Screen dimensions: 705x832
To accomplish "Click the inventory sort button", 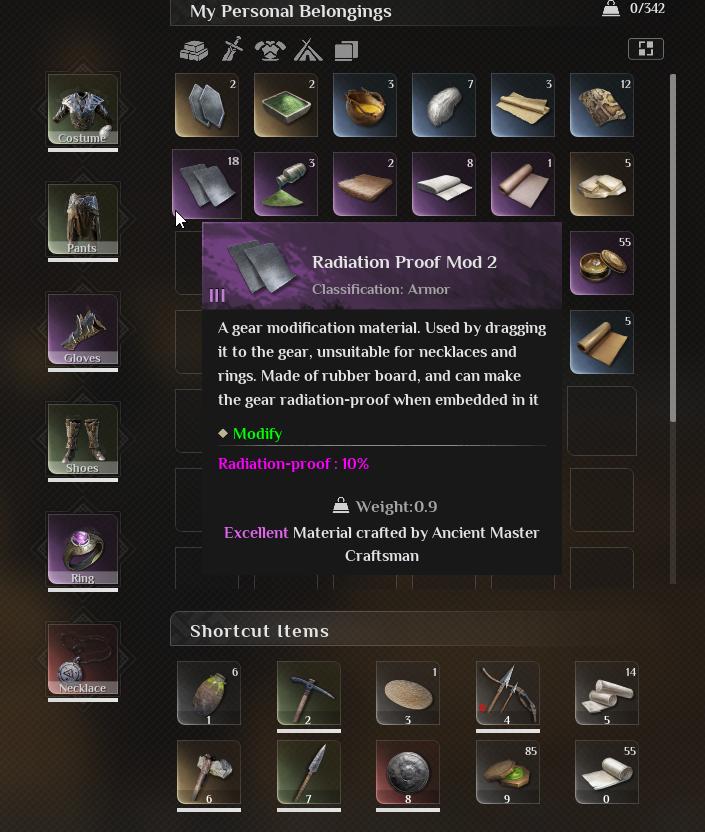I will (645, 49).
